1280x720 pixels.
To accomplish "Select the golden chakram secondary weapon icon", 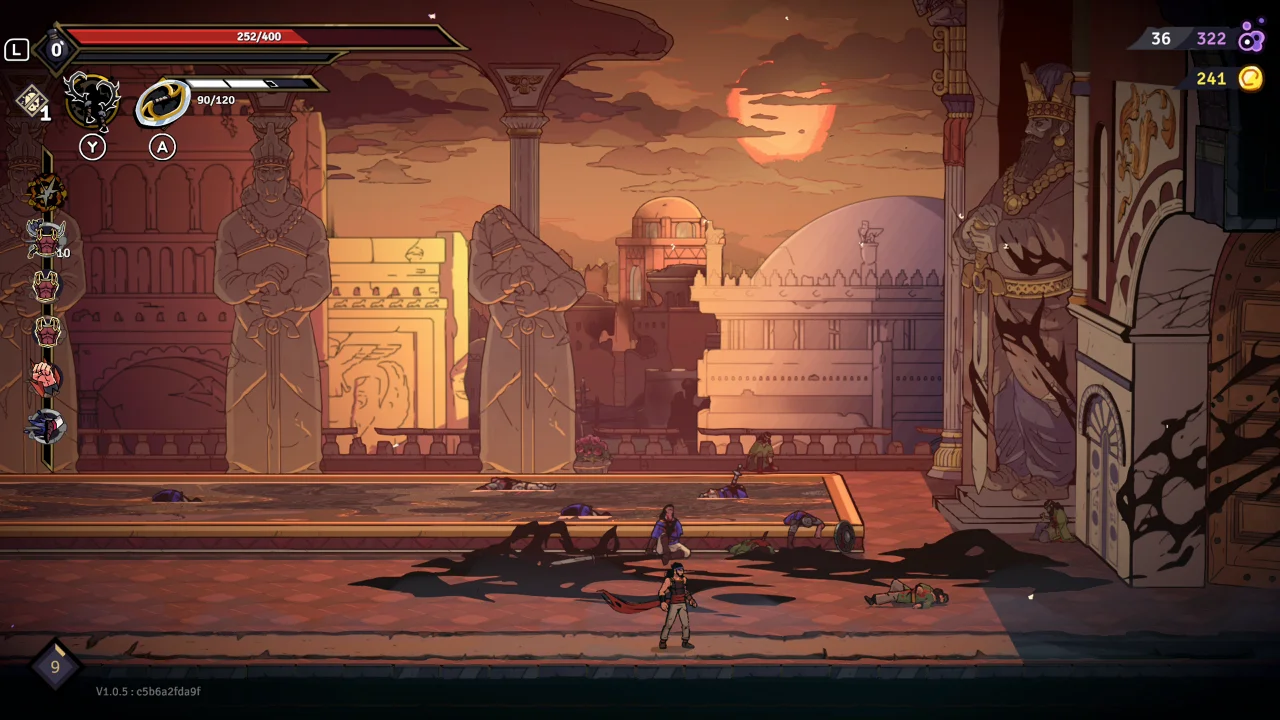I will click(162, 100).
